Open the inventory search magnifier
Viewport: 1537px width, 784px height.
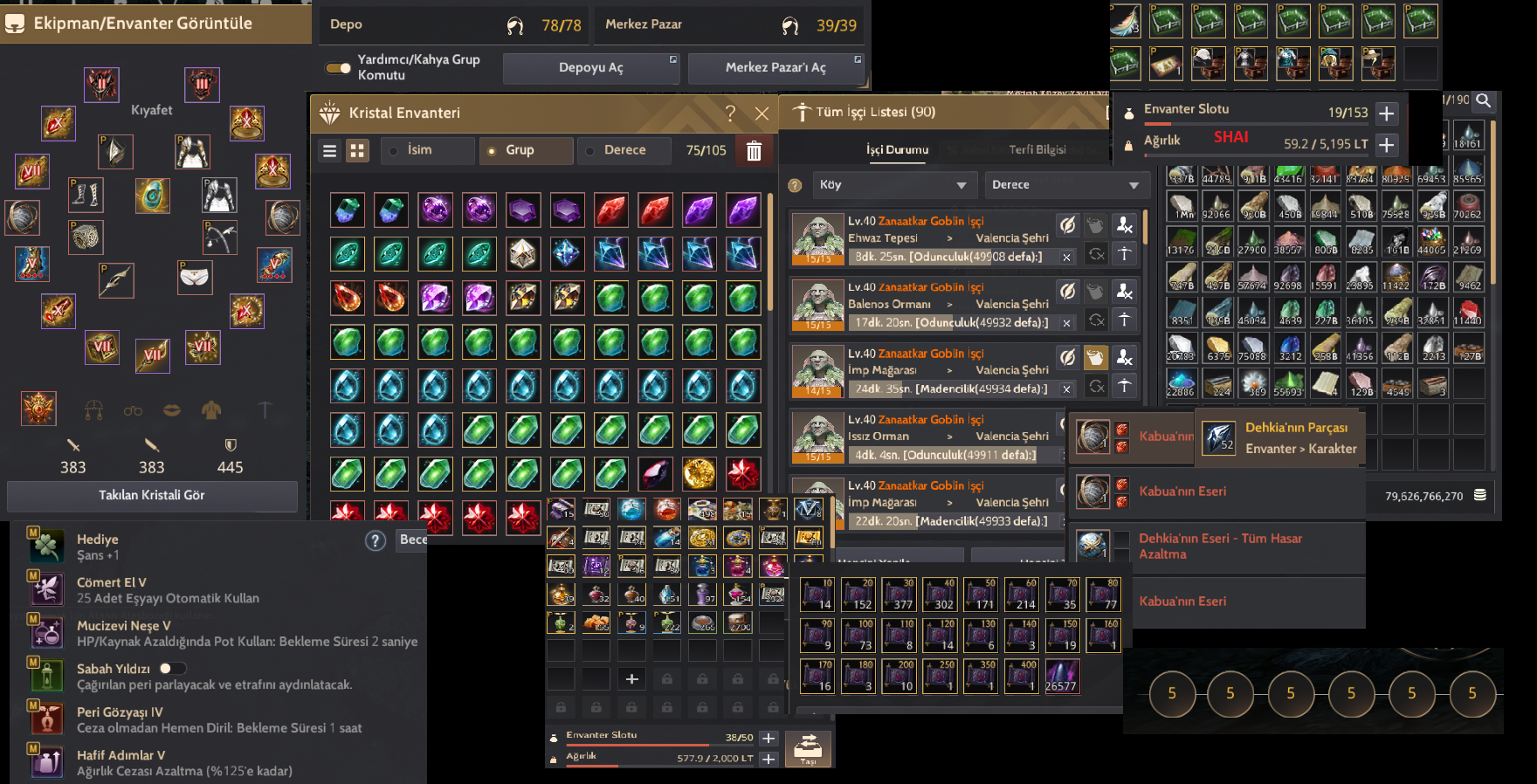[x=1483, y=102]
